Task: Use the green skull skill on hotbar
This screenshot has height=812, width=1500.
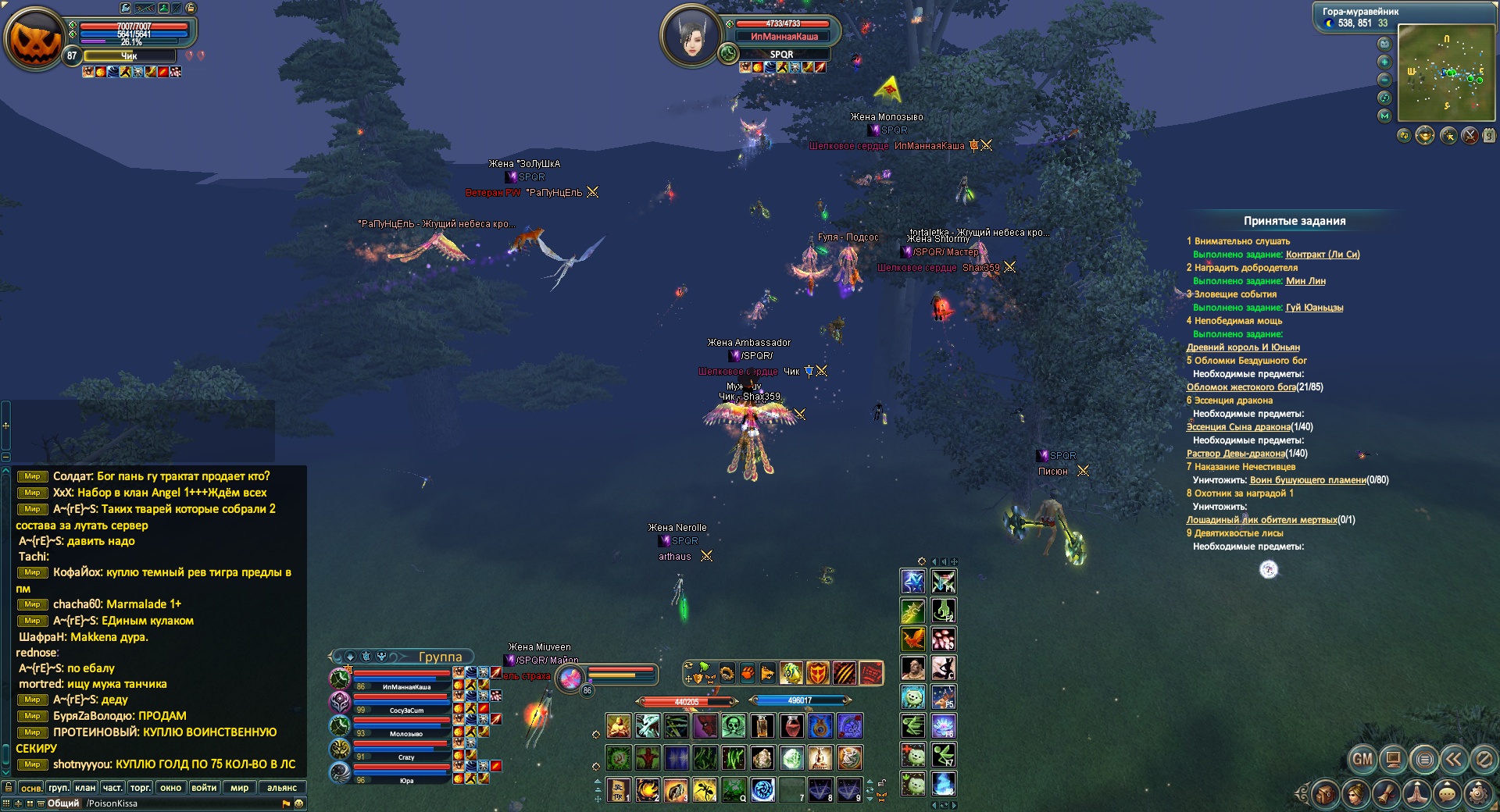Action: tap(734, 726)
